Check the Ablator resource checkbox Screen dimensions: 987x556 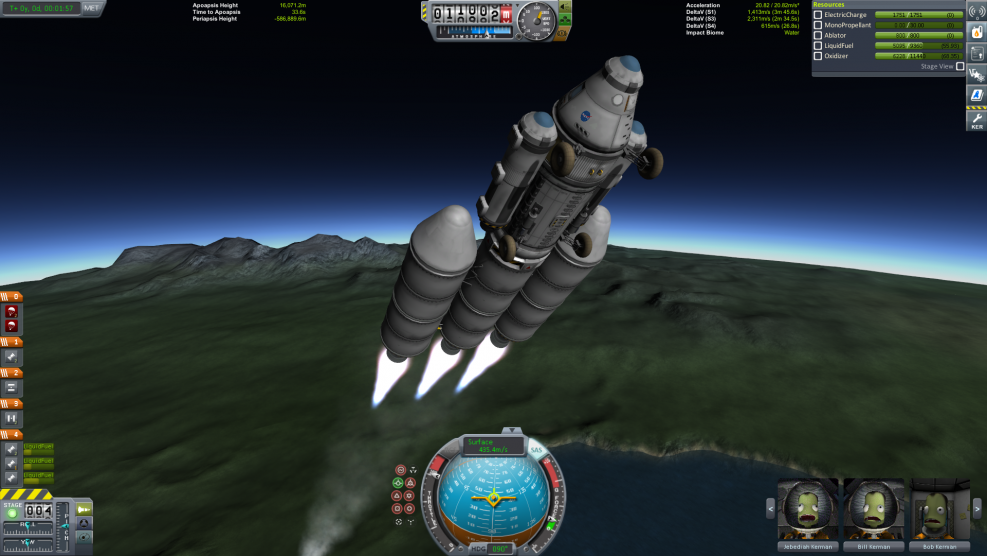[x=818, y=35]
